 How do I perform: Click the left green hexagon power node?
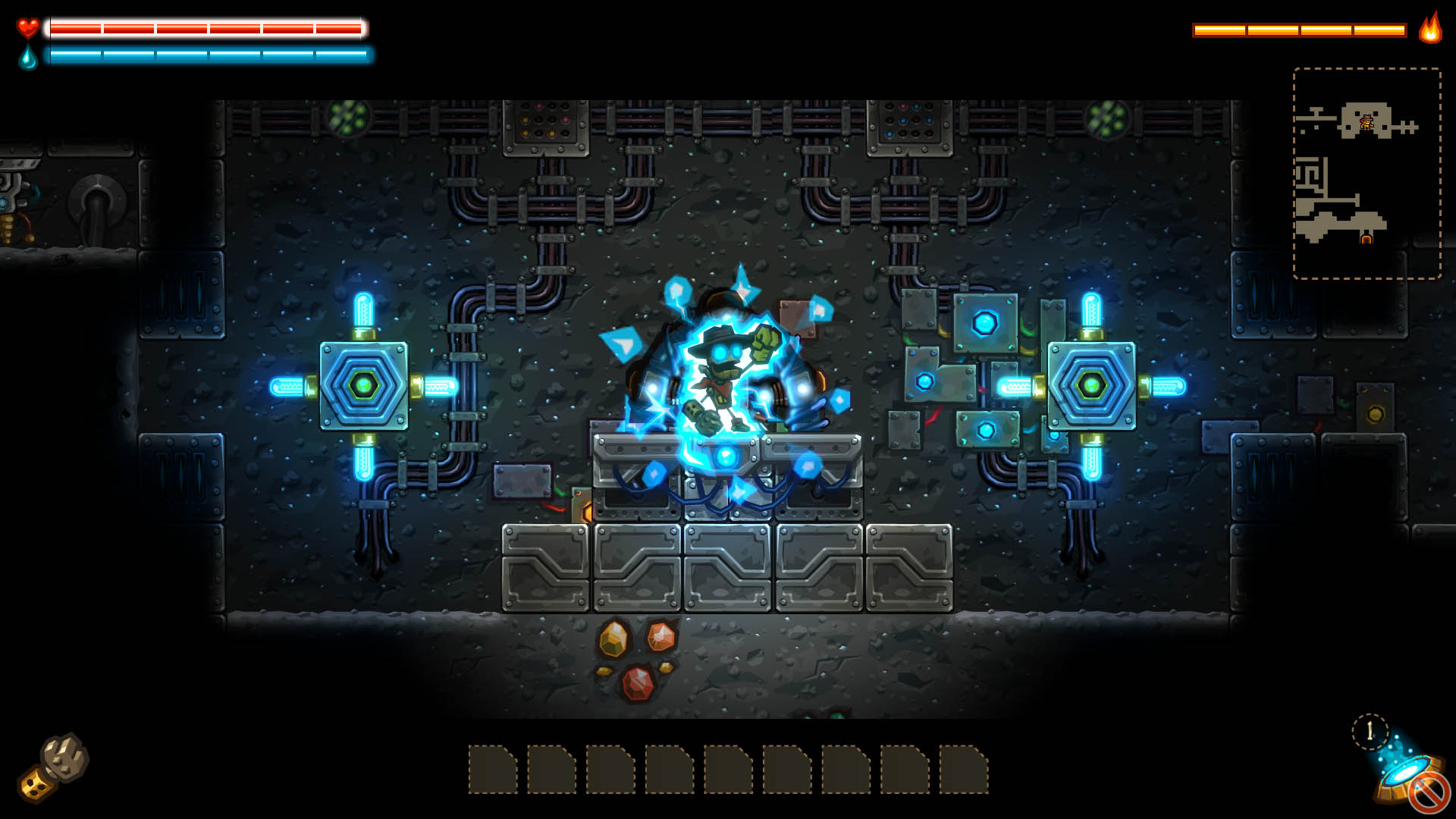click(x=362, y=384)
